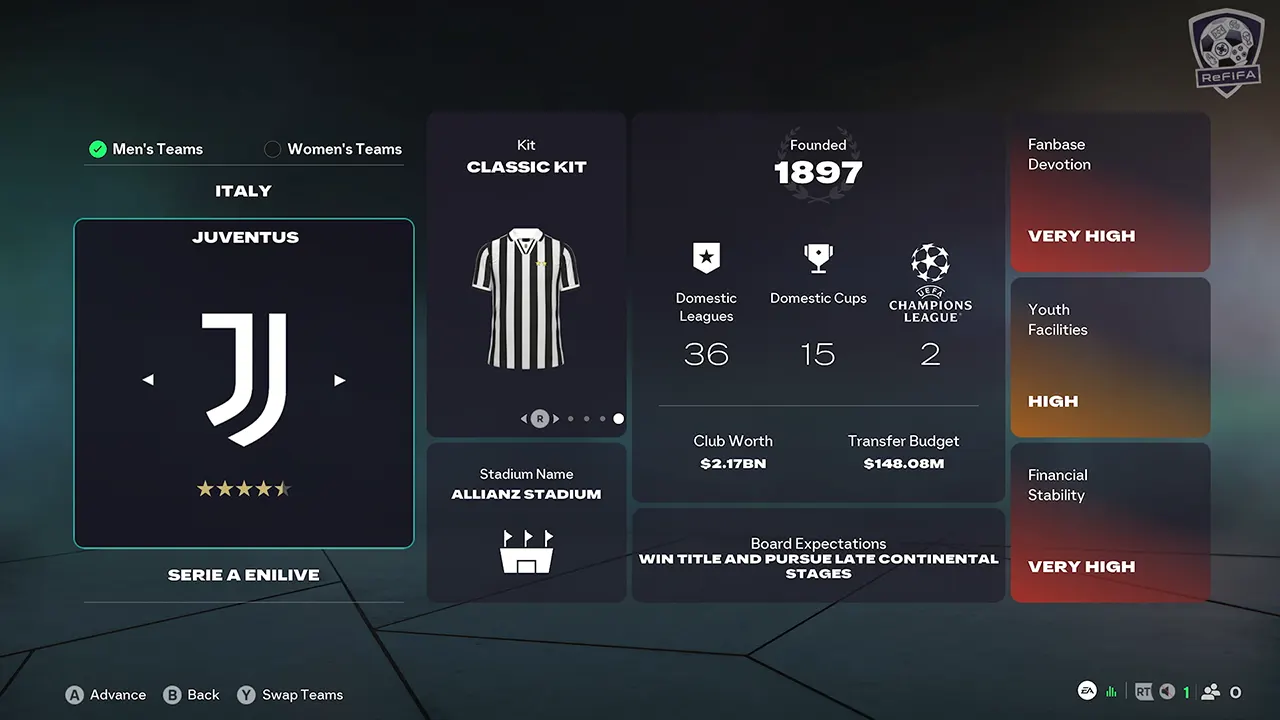View the Financial Stability card

[x=1110, y=522]
